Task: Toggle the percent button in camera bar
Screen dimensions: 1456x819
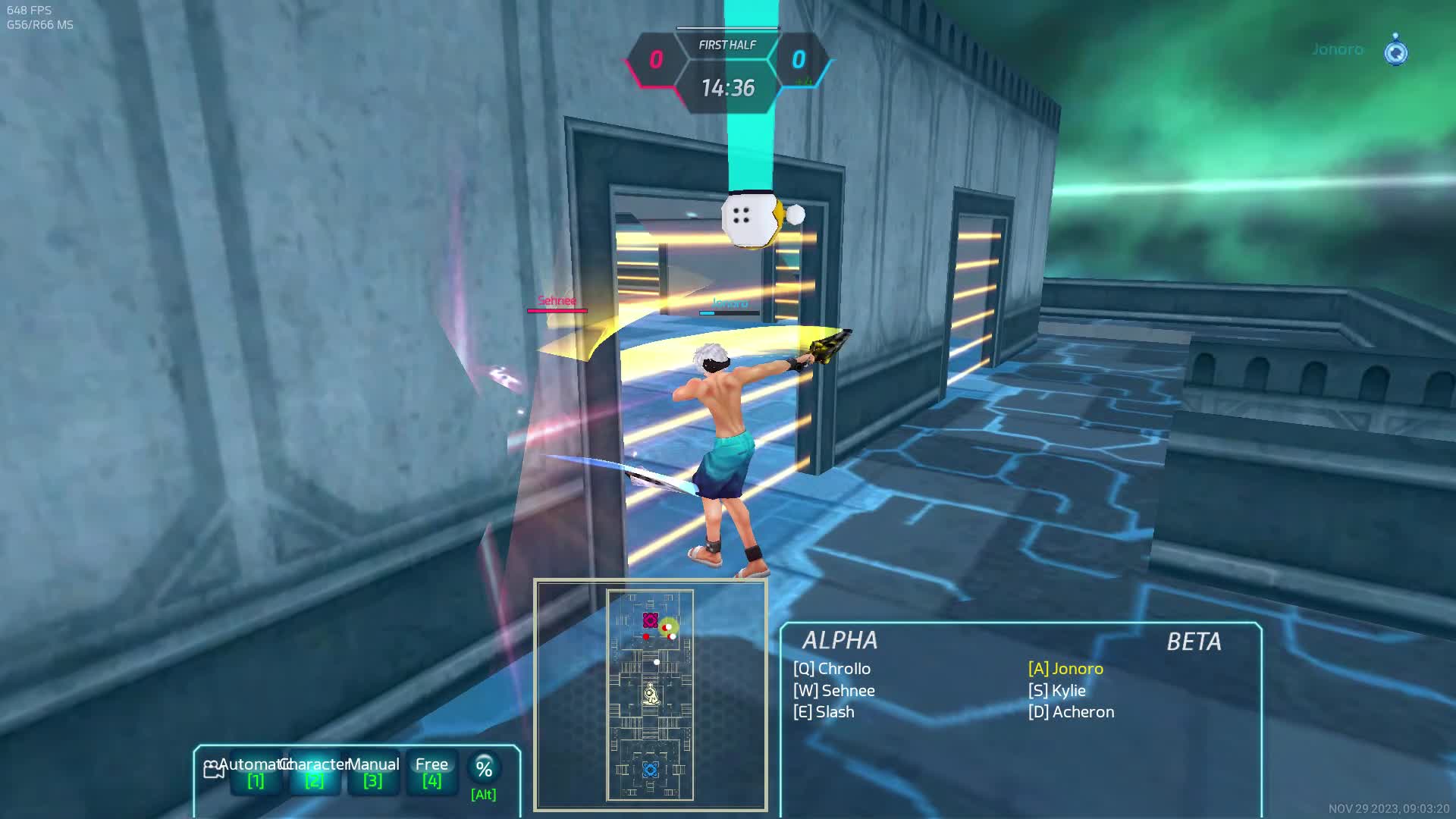Action: pos(484,769)
